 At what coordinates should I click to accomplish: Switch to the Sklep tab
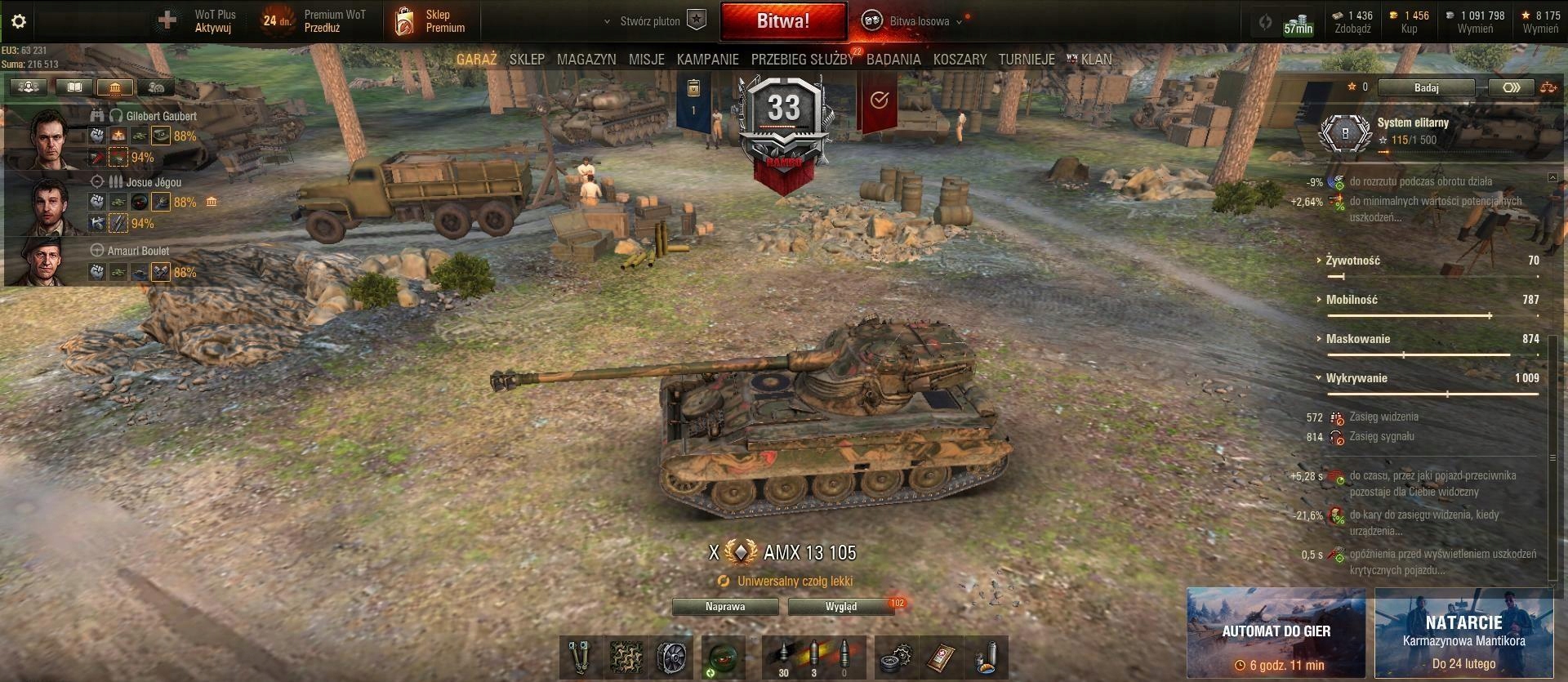pos(527,60)
